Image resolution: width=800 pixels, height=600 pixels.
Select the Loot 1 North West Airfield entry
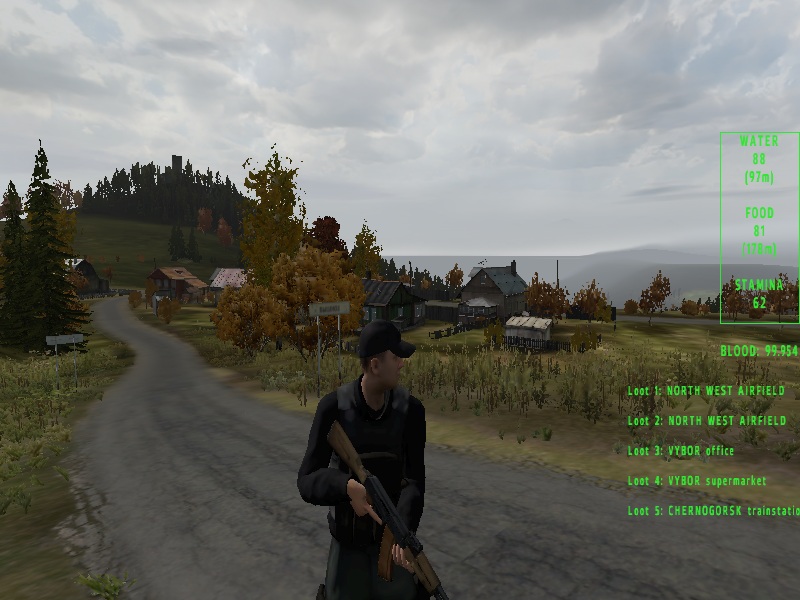click(x=706, y=391)
